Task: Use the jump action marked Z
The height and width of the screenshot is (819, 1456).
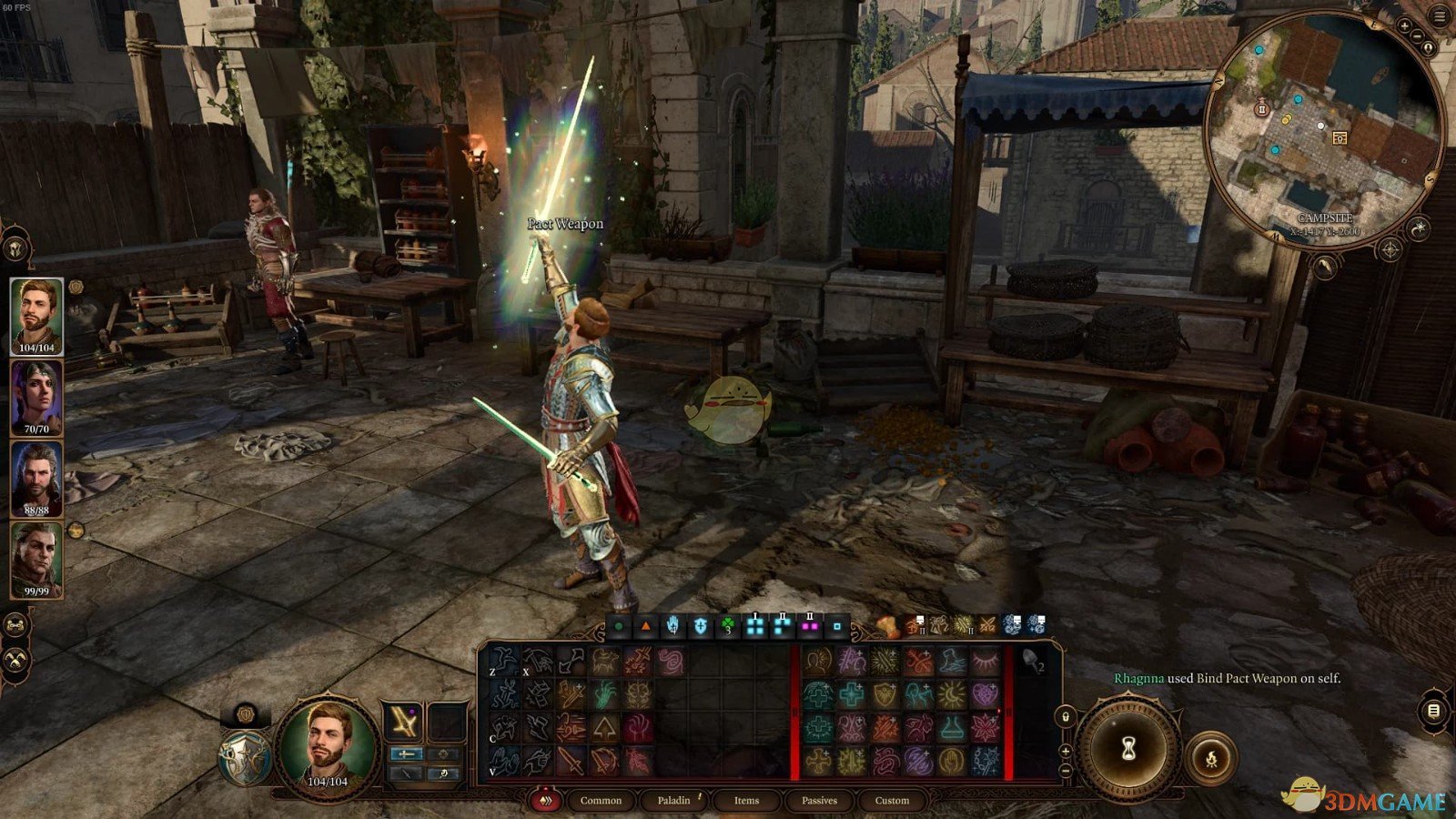Action: click(503, 661)
